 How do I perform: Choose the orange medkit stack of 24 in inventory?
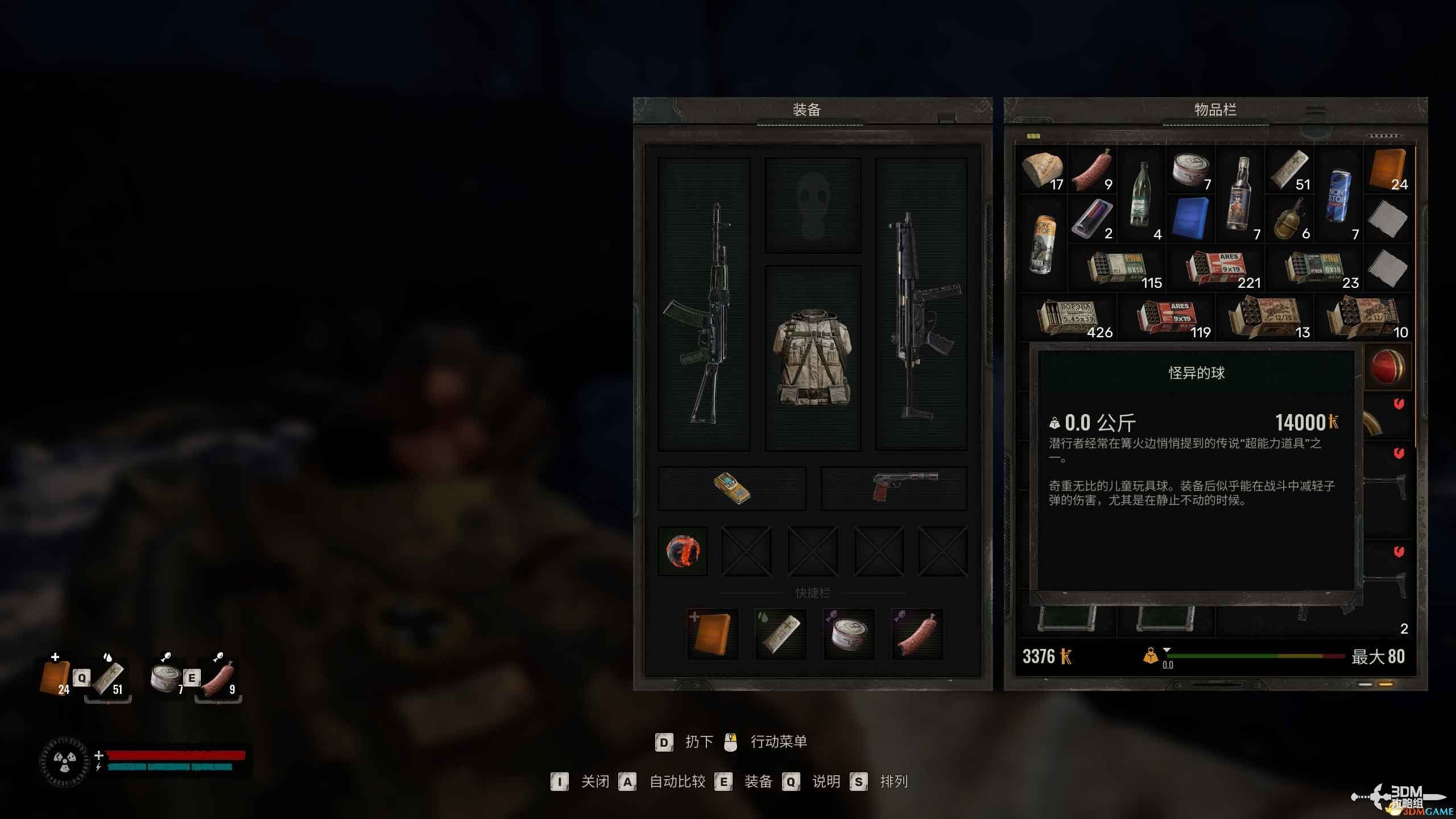(x=1388, y=170)
